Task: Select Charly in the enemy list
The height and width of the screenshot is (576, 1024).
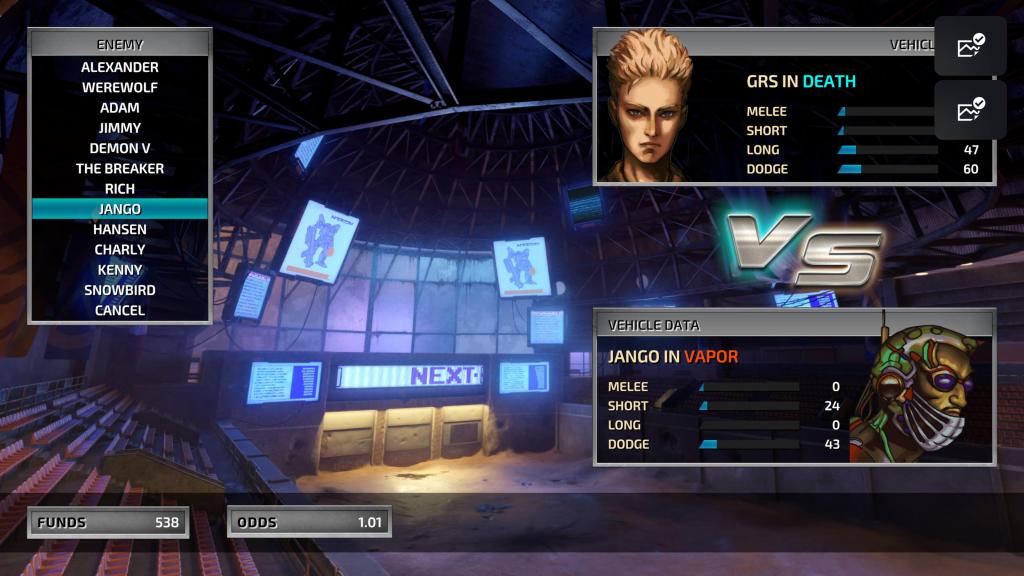Action: point(120,249)
